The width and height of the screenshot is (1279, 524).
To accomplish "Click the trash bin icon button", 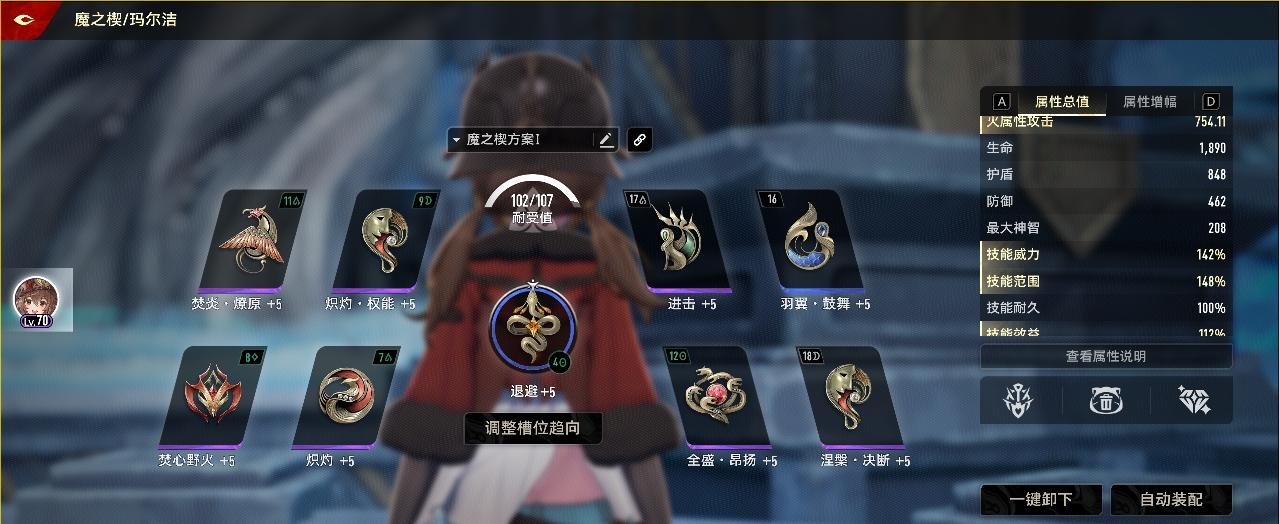I will [x=1105, y=401].
